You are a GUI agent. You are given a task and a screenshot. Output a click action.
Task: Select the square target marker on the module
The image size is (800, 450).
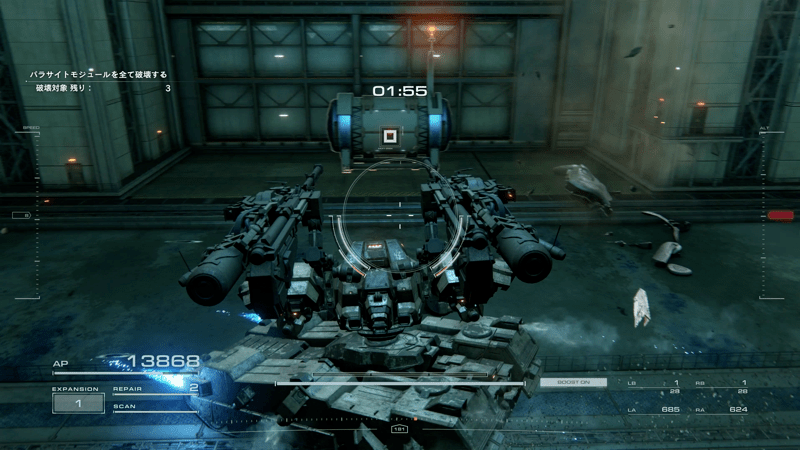(x=390, y=135)
